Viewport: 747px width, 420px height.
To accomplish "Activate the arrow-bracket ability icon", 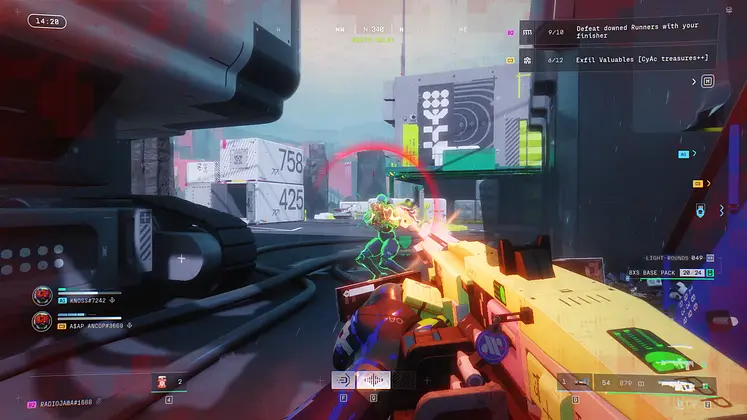I will coord(344,381).
